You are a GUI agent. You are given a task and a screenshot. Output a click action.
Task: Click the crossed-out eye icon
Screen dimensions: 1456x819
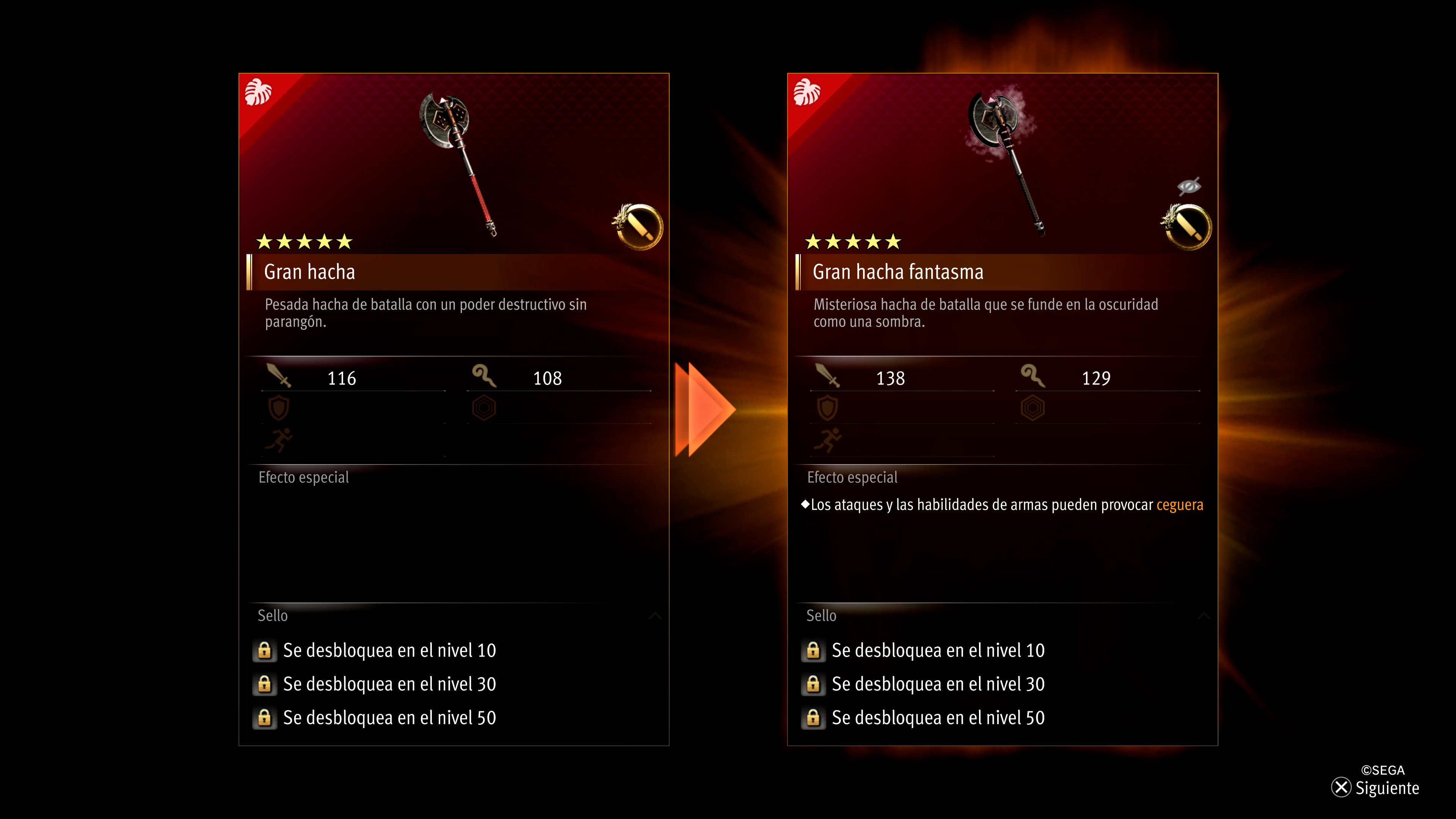1189,186
